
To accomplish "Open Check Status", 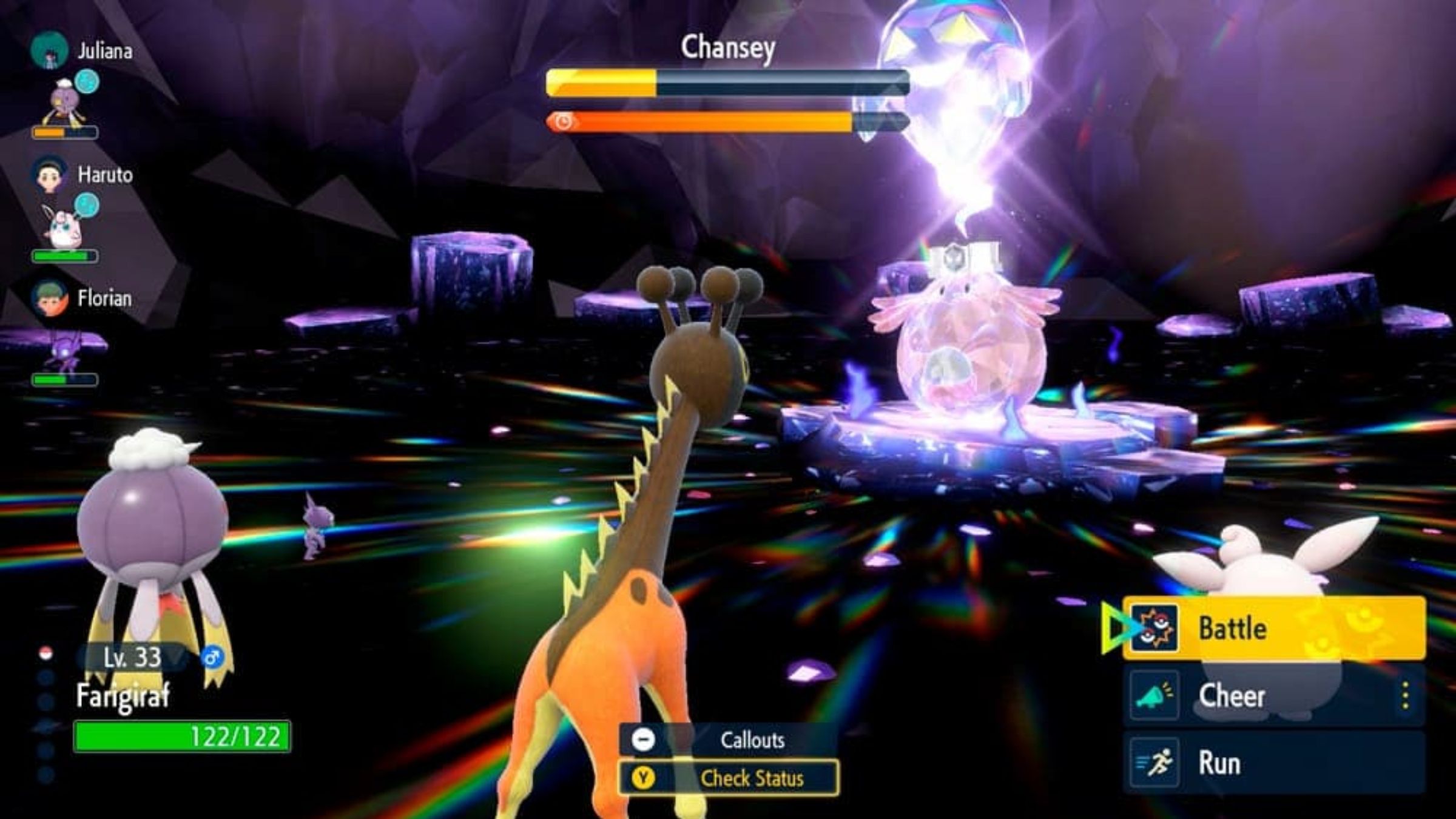I will coord(729,778).
